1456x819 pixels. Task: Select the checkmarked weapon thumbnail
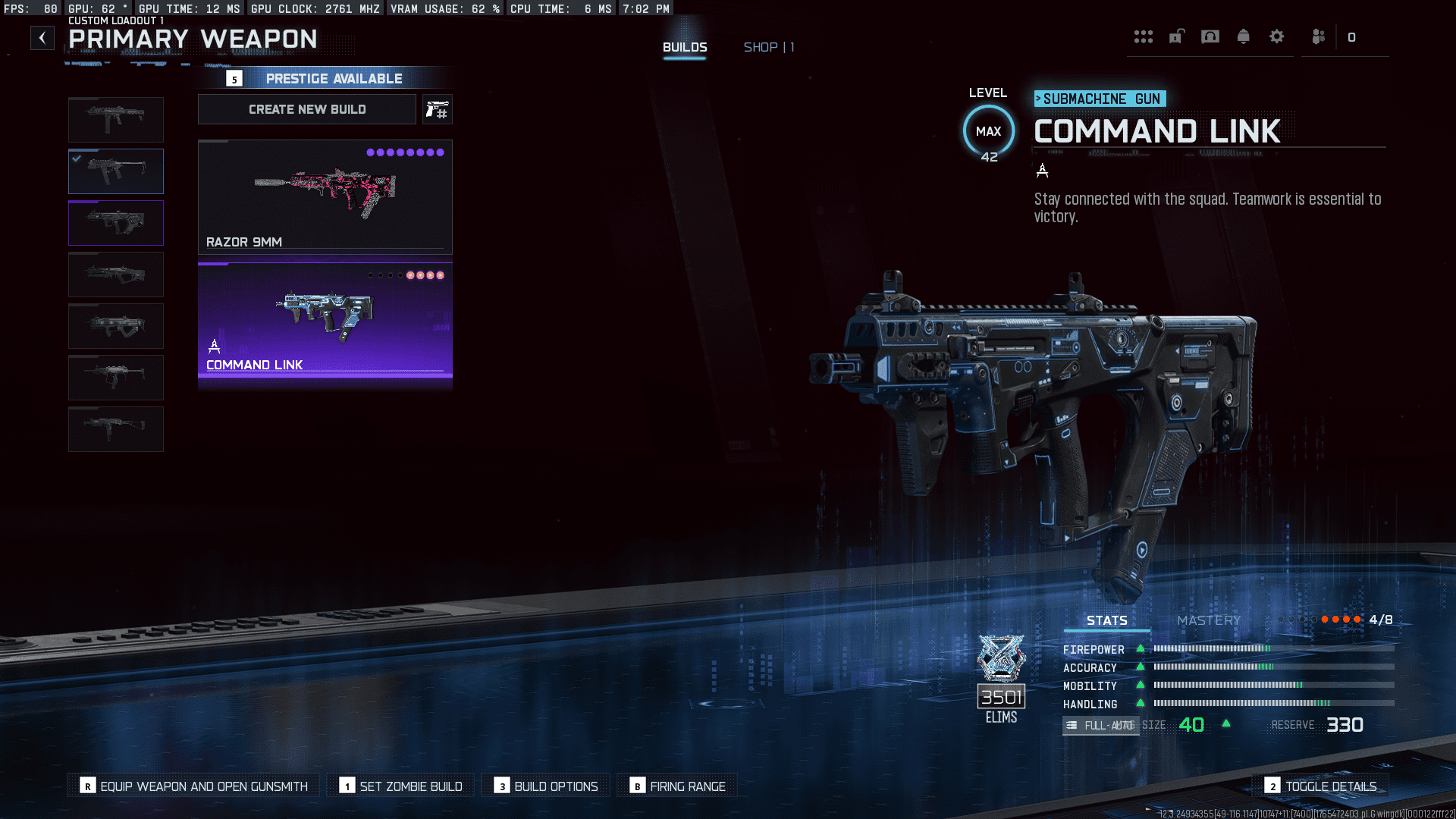point(116,171)
